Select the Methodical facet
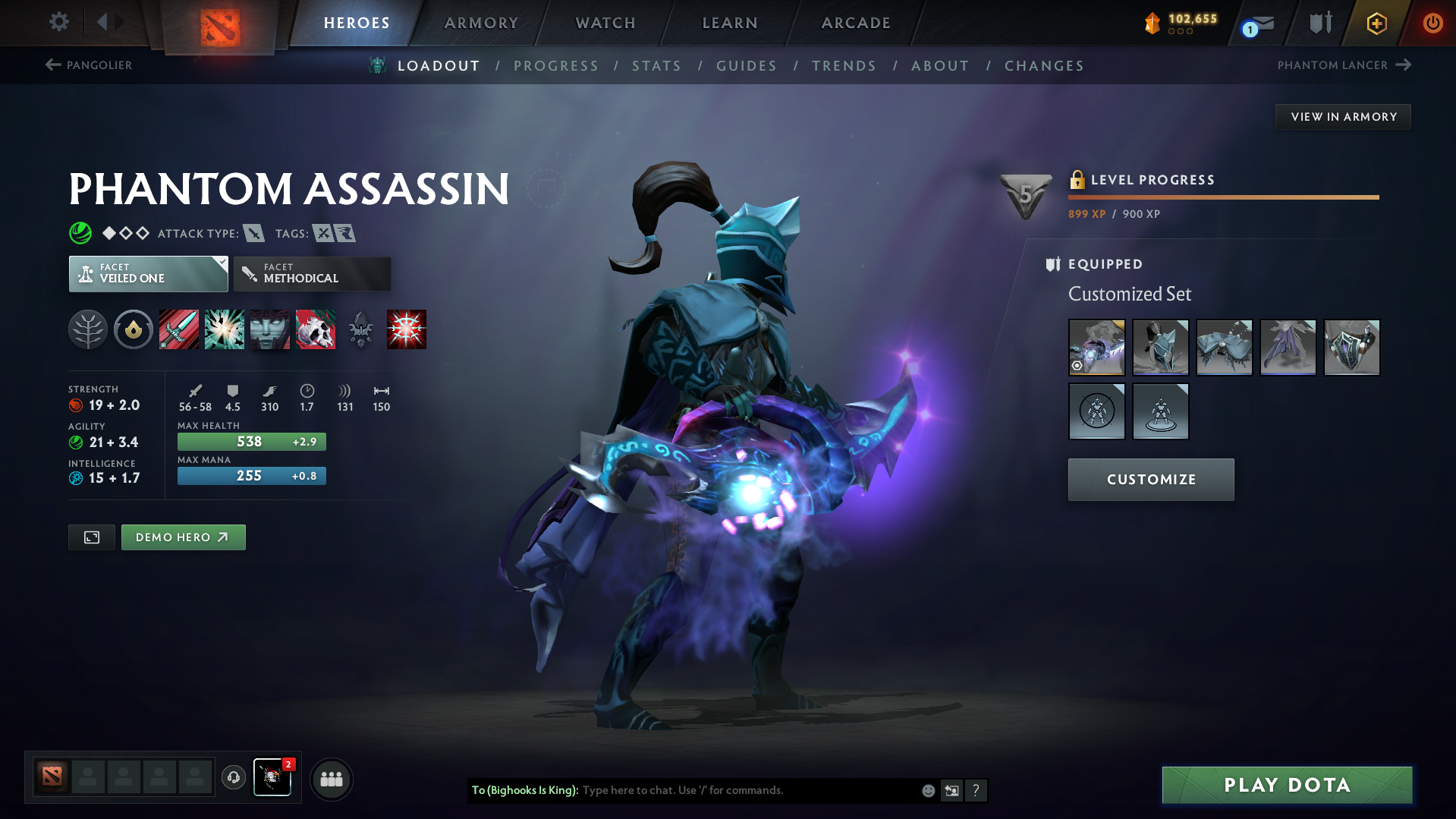Screen dimensions: 1456x819 point(312,273)
